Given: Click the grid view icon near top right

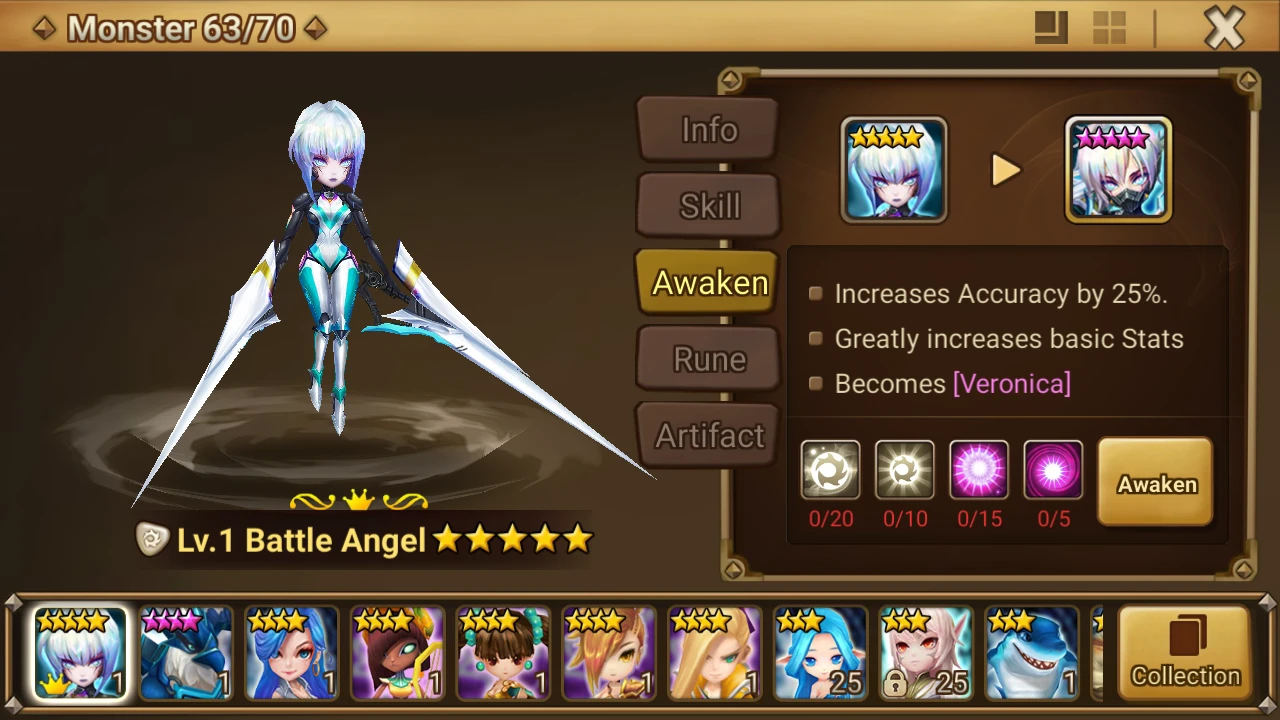Looking at the screenshot, I should point(1109,27).
